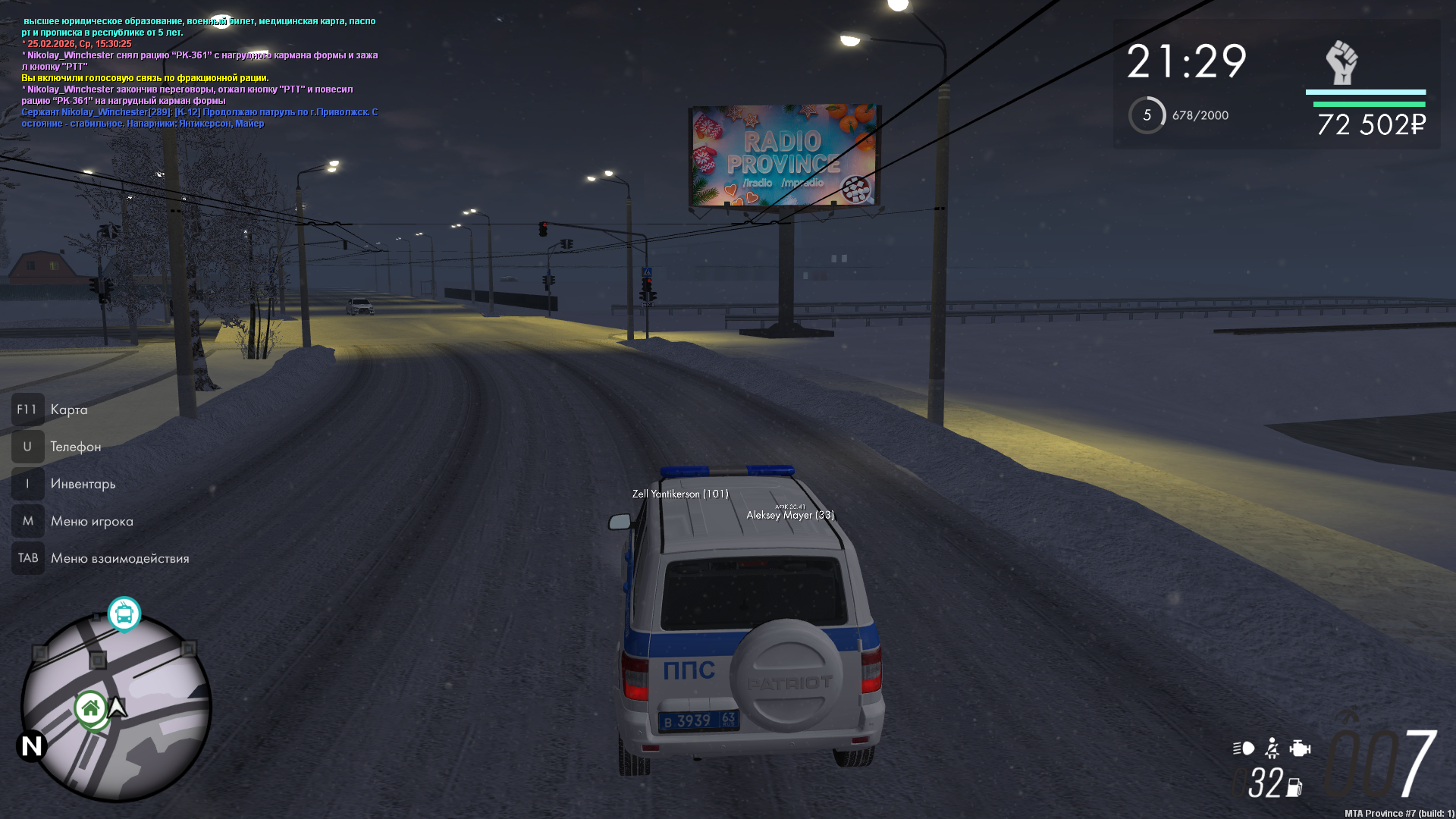Viewport: 1456px width, 819px height.
Task: Click the seatbelt indicator icon
Action: 1272,748
